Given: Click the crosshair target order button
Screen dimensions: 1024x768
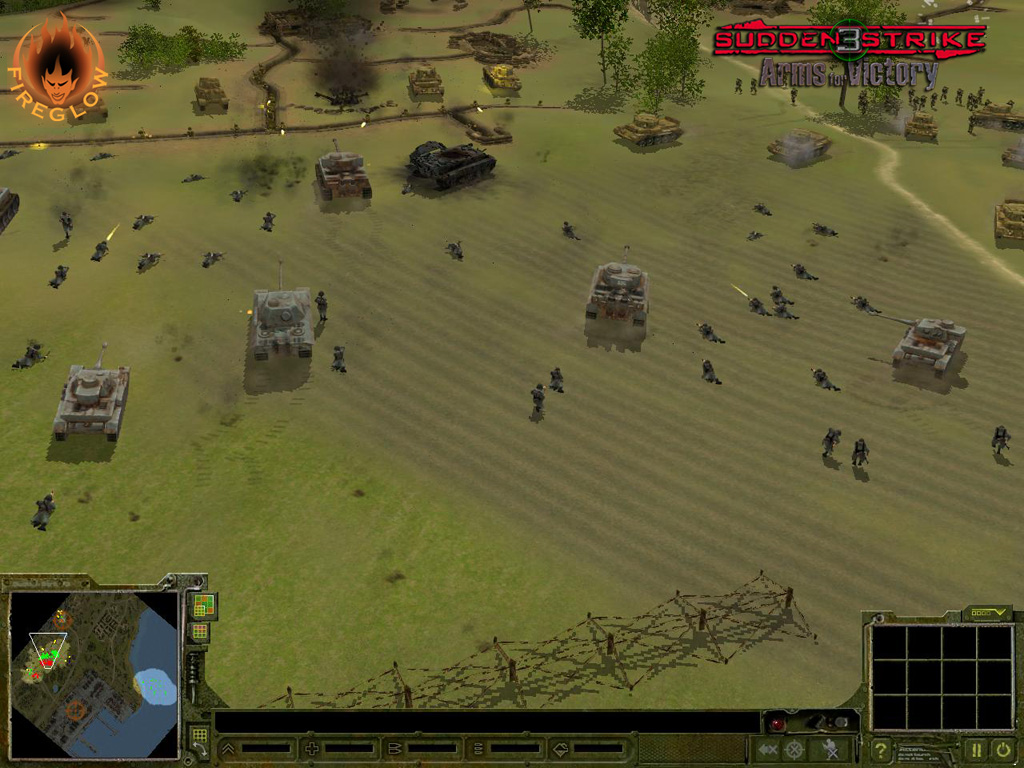Looking at the screenshot, I should (795, 749).
